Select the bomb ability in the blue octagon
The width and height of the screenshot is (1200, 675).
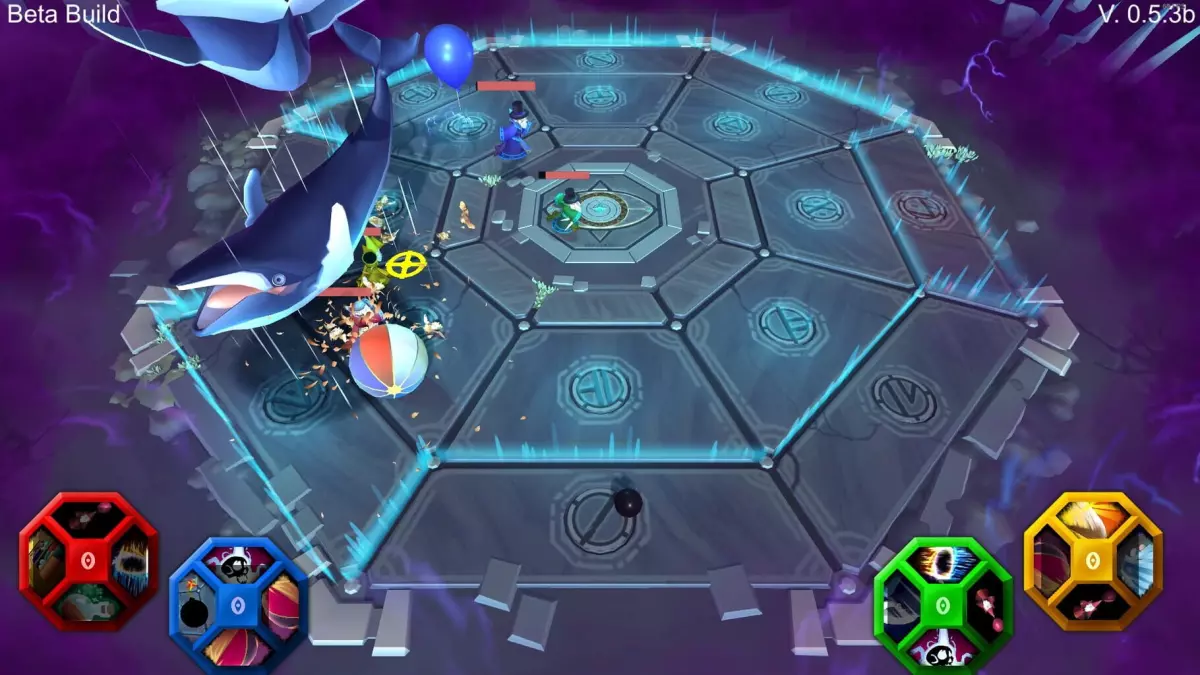[194, 608]
